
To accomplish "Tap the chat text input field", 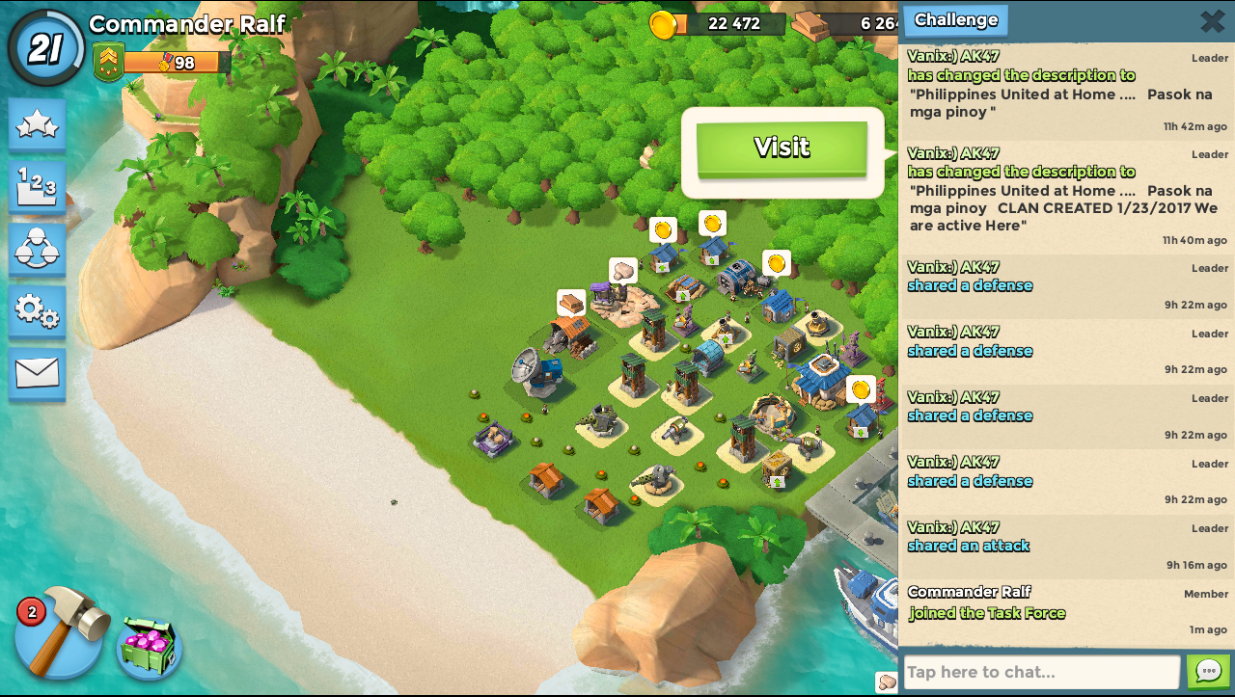I will [1041, 672].
